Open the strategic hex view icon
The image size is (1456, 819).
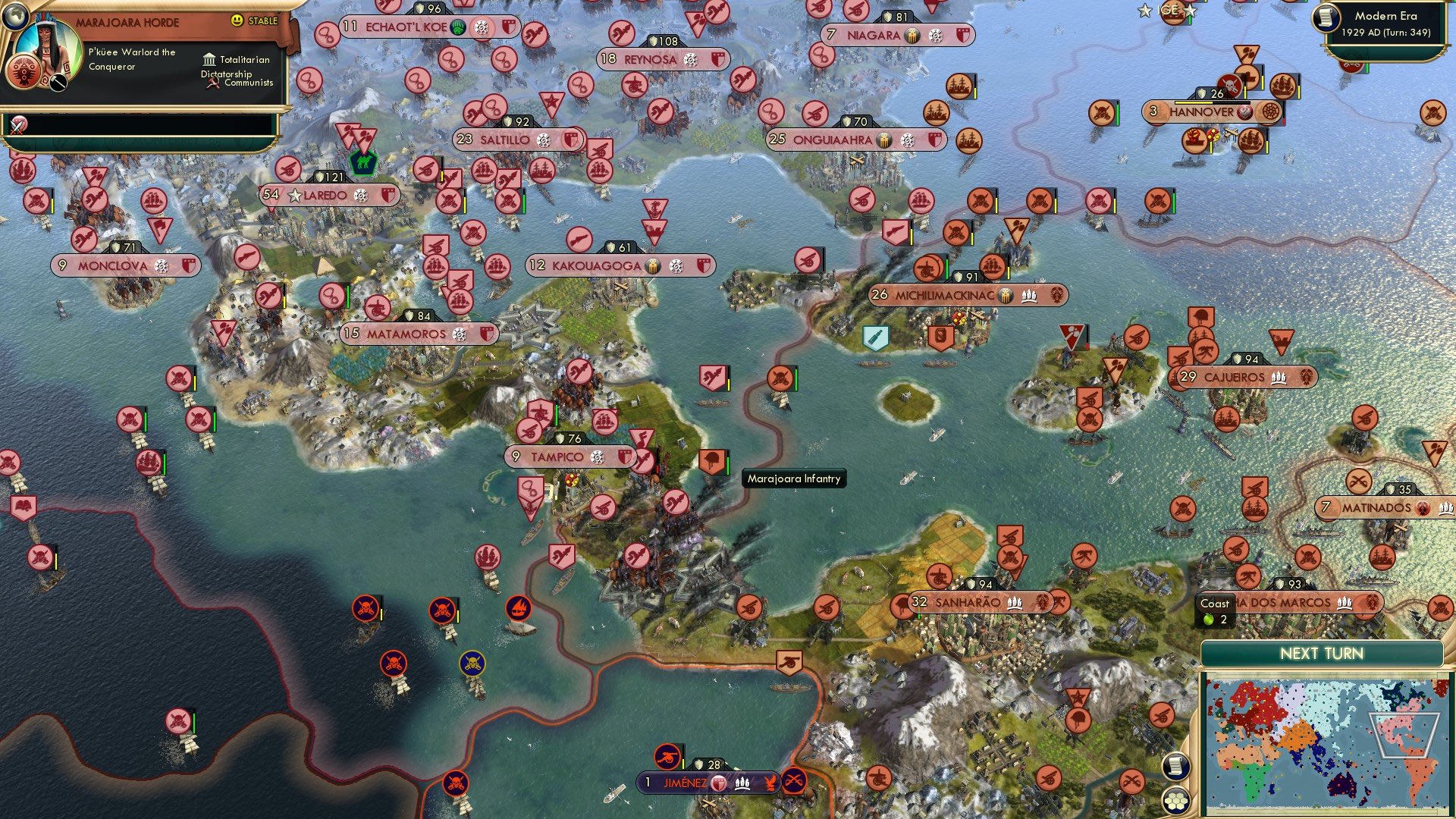pos(1176,801)
